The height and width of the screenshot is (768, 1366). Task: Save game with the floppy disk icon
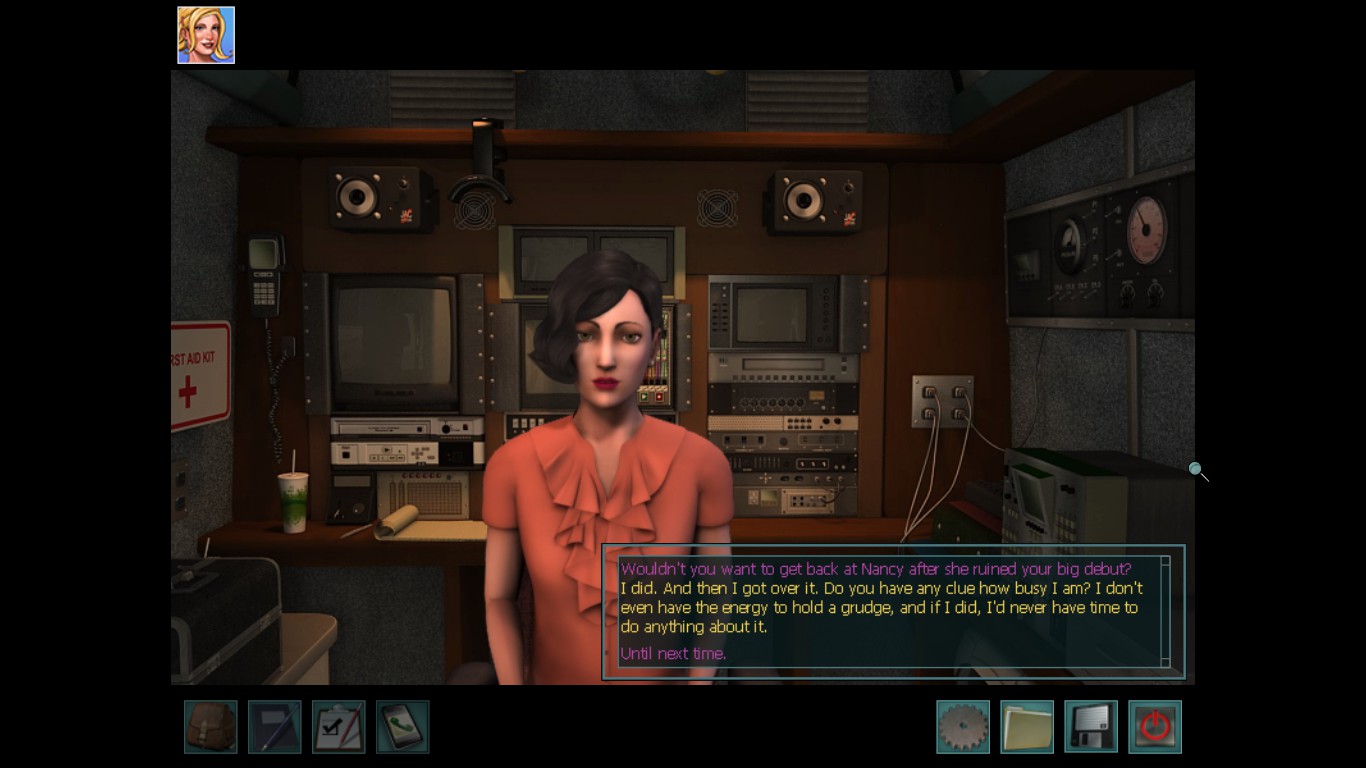pyautogui.click(x=1090, y=726)
